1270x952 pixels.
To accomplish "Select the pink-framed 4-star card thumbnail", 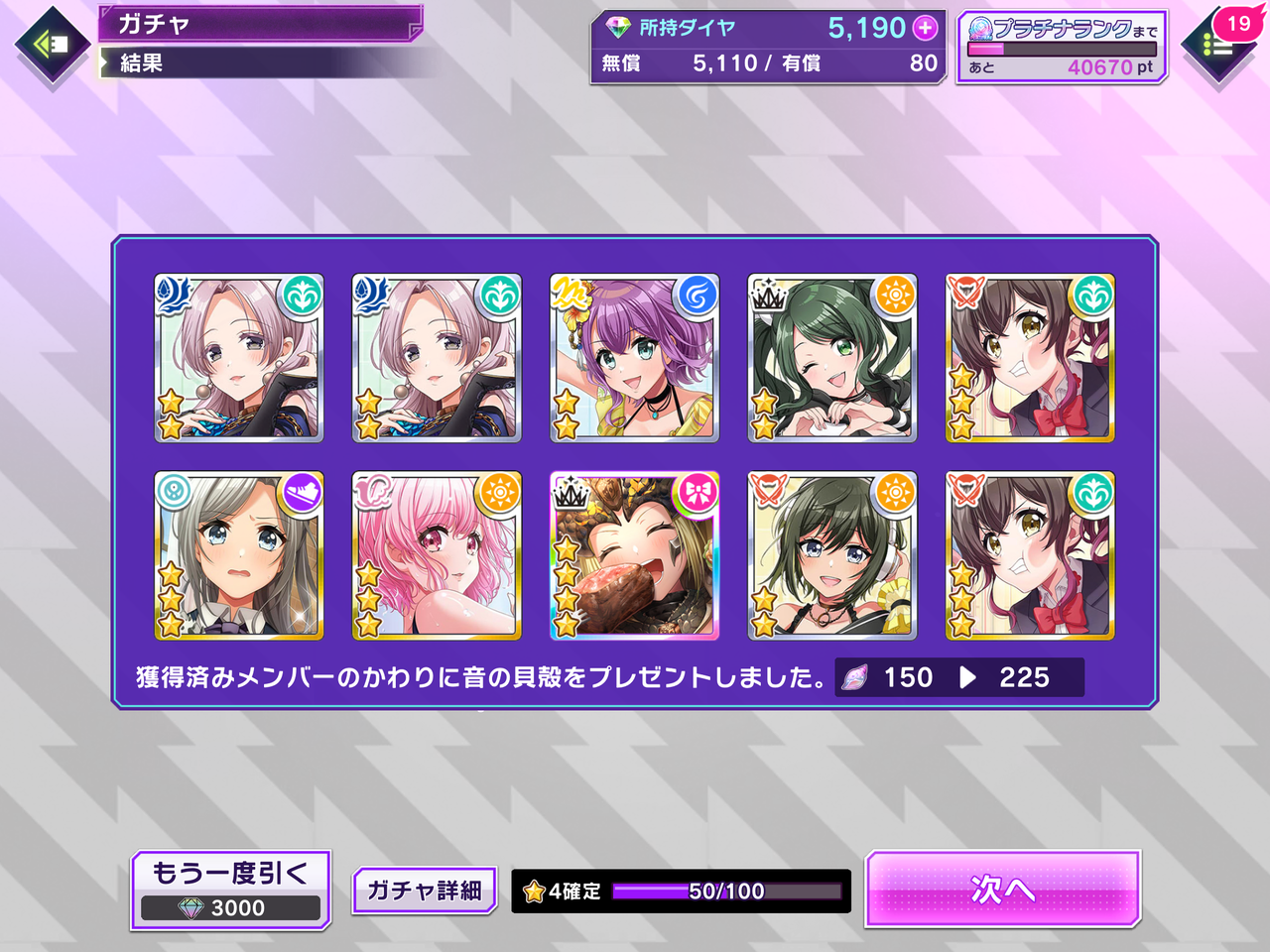I will 634,556.
